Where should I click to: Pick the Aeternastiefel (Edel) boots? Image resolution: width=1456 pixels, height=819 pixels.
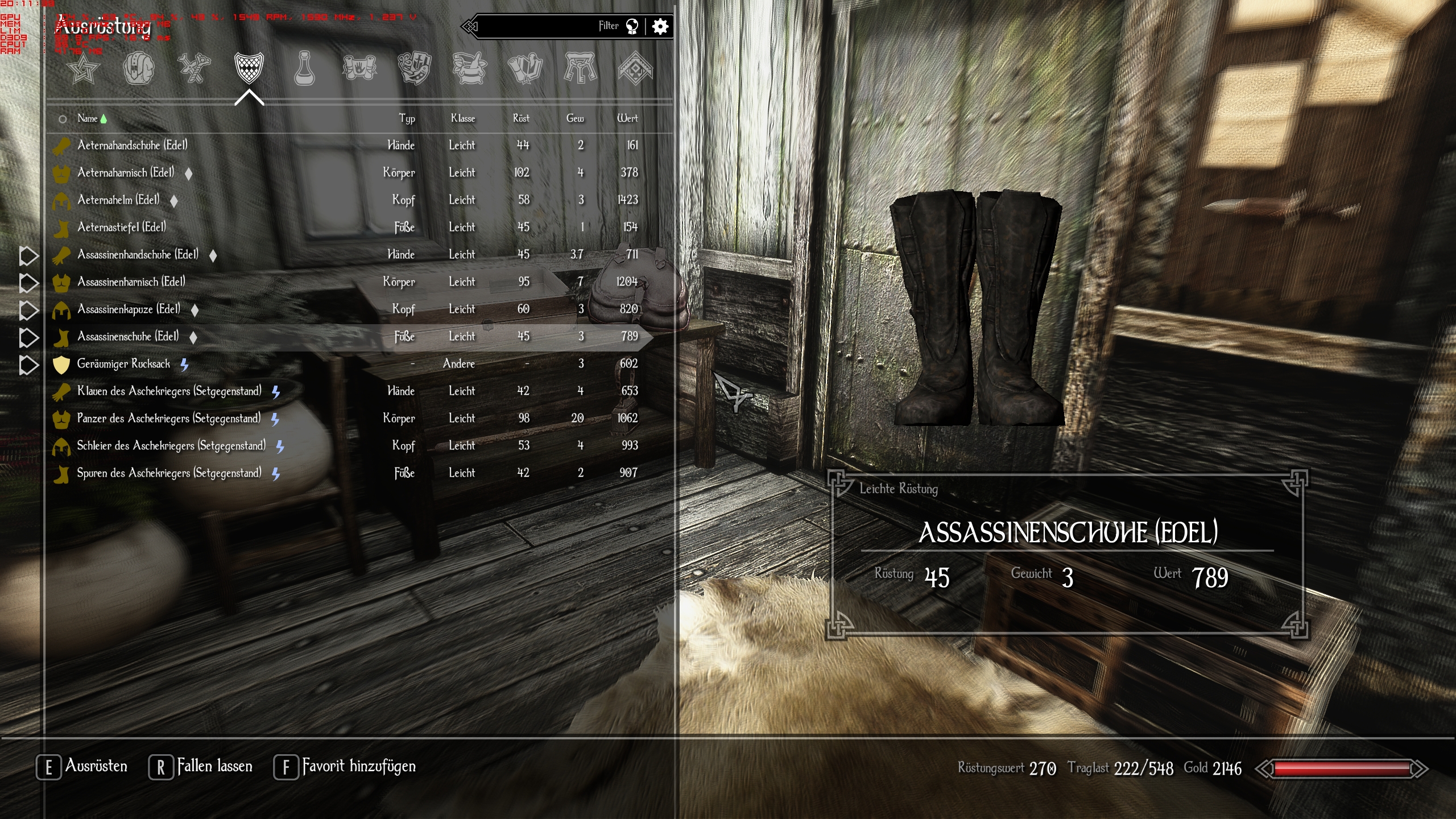122,227
